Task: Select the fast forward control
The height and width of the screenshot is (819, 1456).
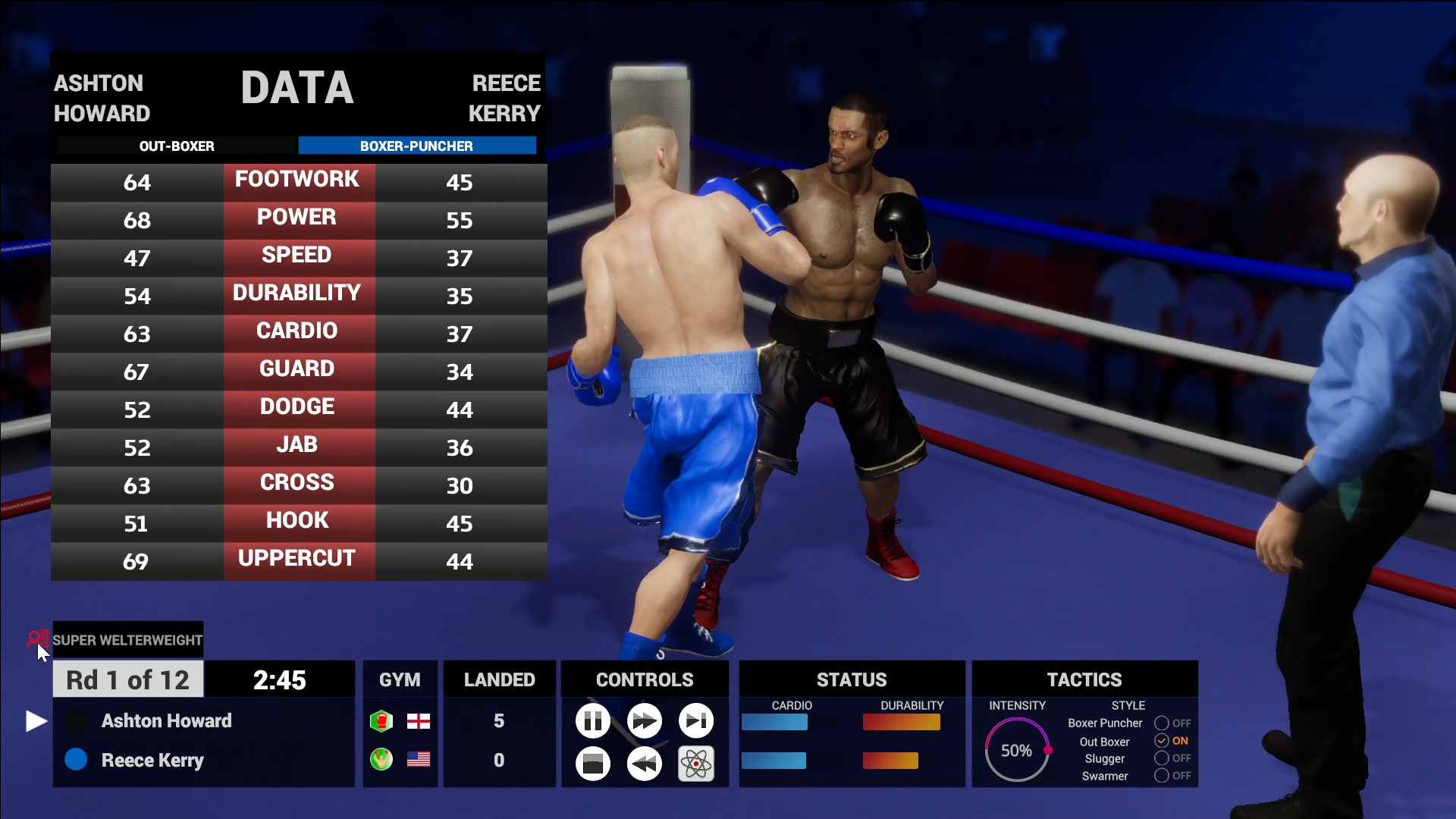Action: tap(644, 721)
